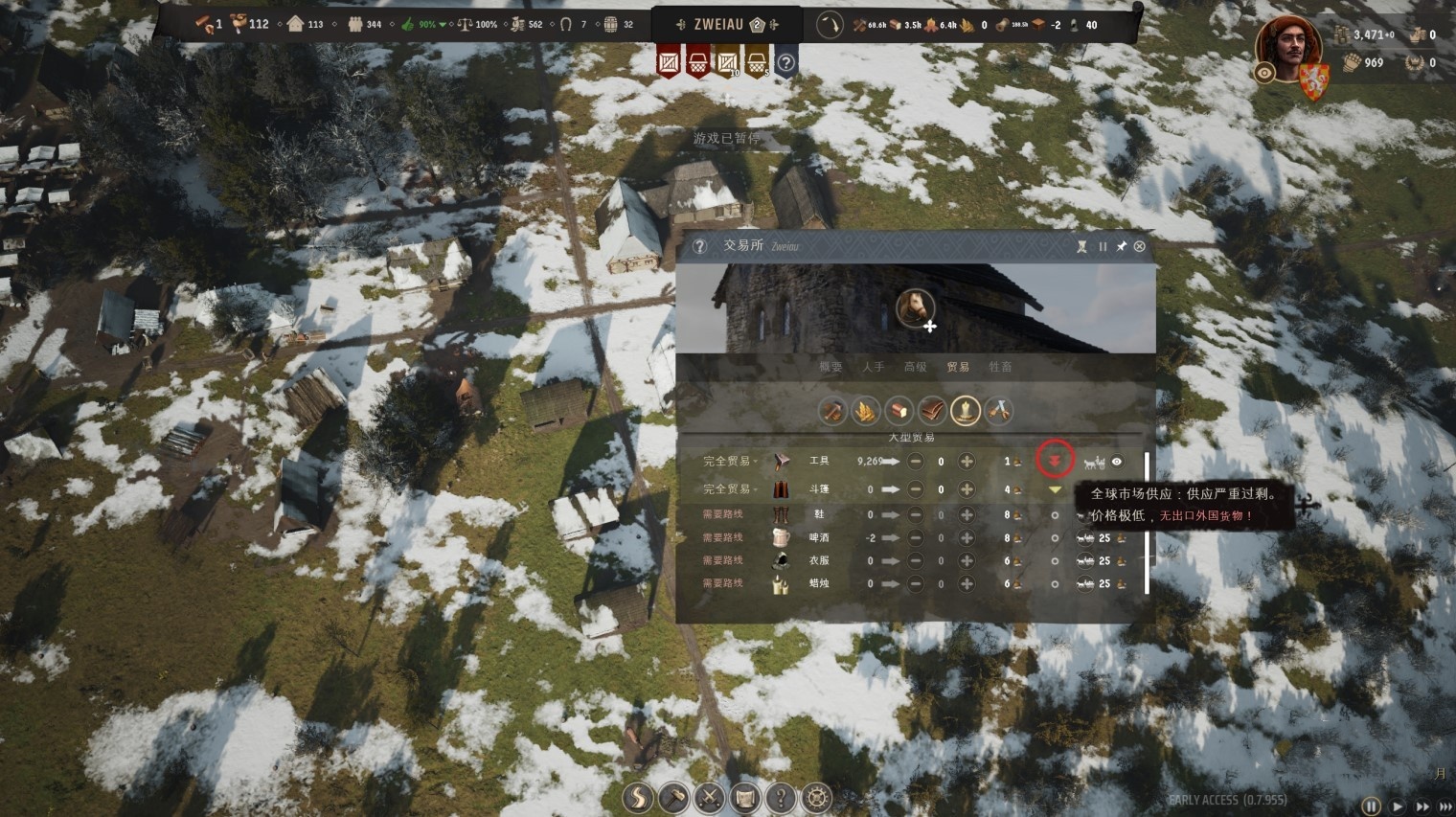Assign a horse to the trading post
This screenshot has height=817, width=1456.
(916, 308)
